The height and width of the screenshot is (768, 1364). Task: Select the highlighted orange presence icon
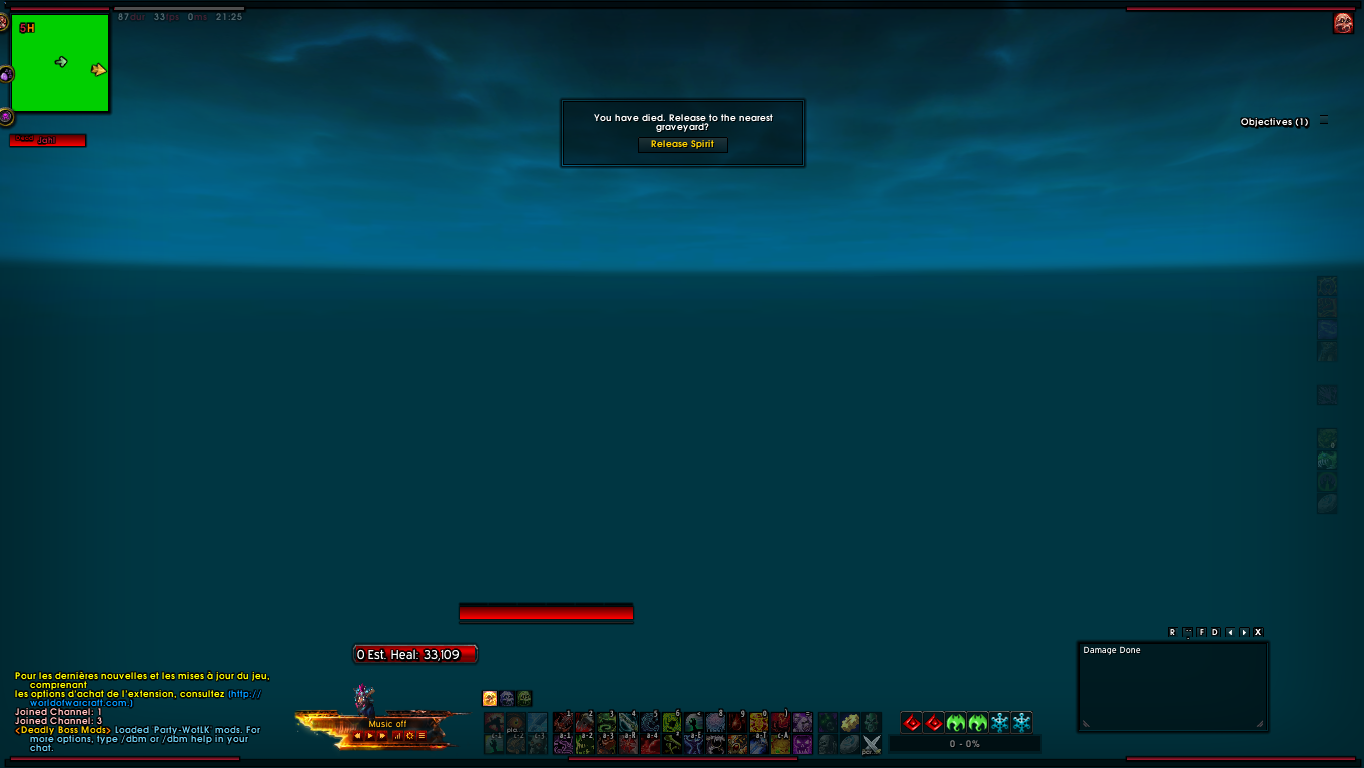[490, 698]
